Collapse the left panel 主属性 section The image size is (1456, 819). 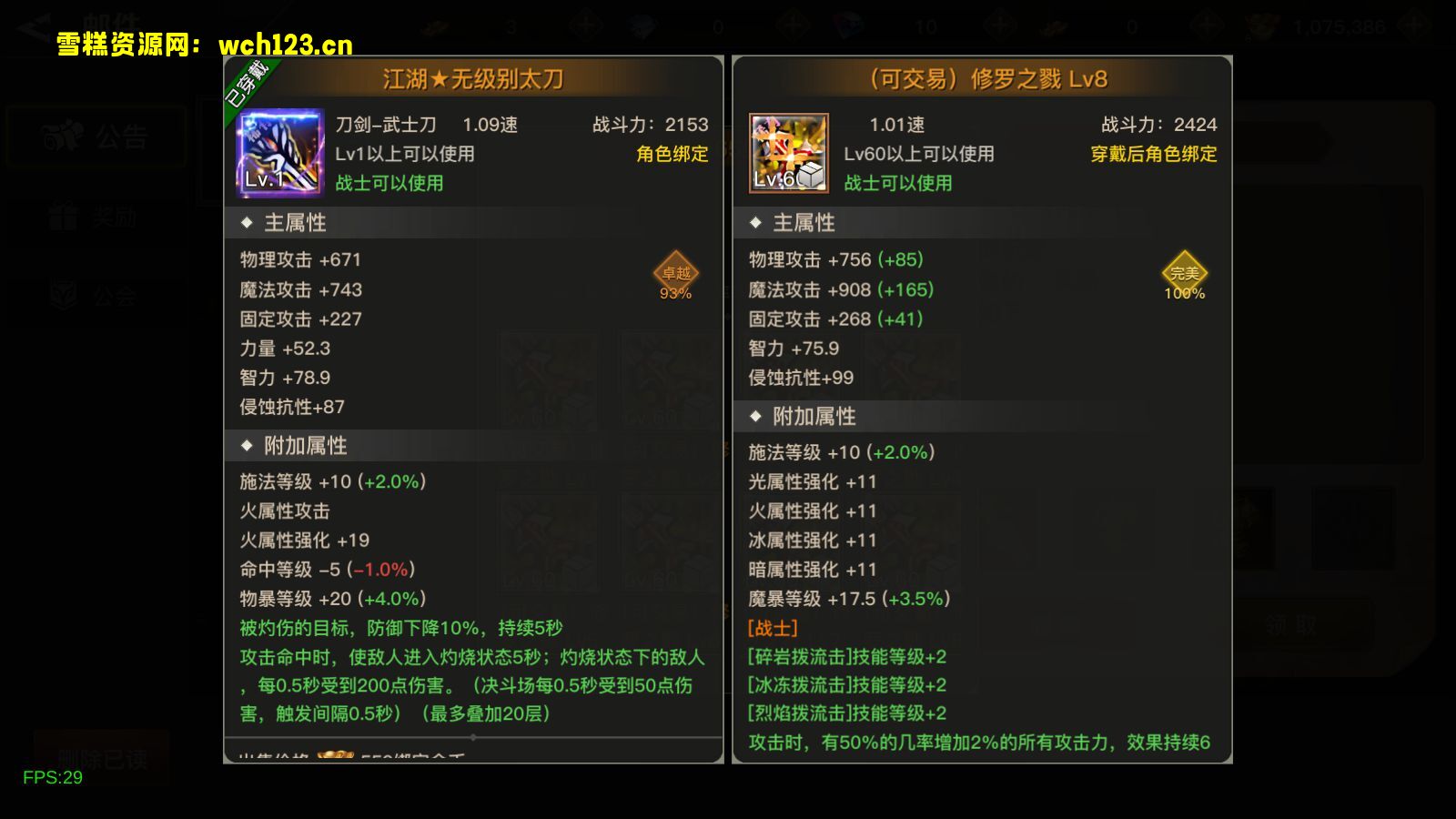coord(246,222)
